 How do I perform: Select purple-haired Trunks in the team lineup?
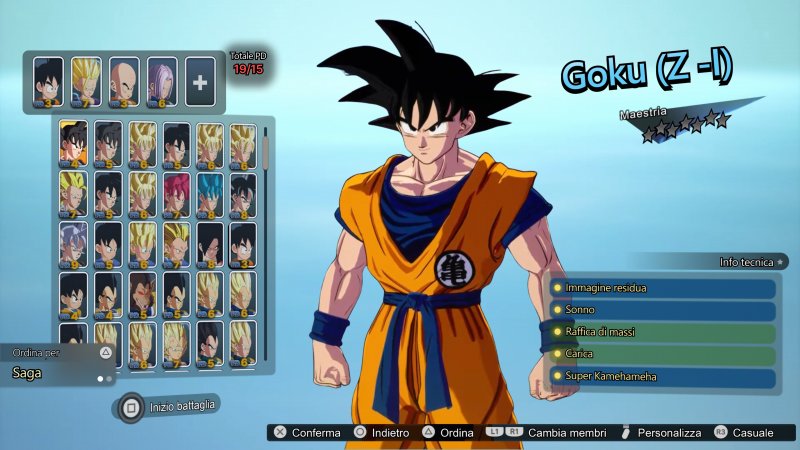pyautogui.click(x=162, y=81)
